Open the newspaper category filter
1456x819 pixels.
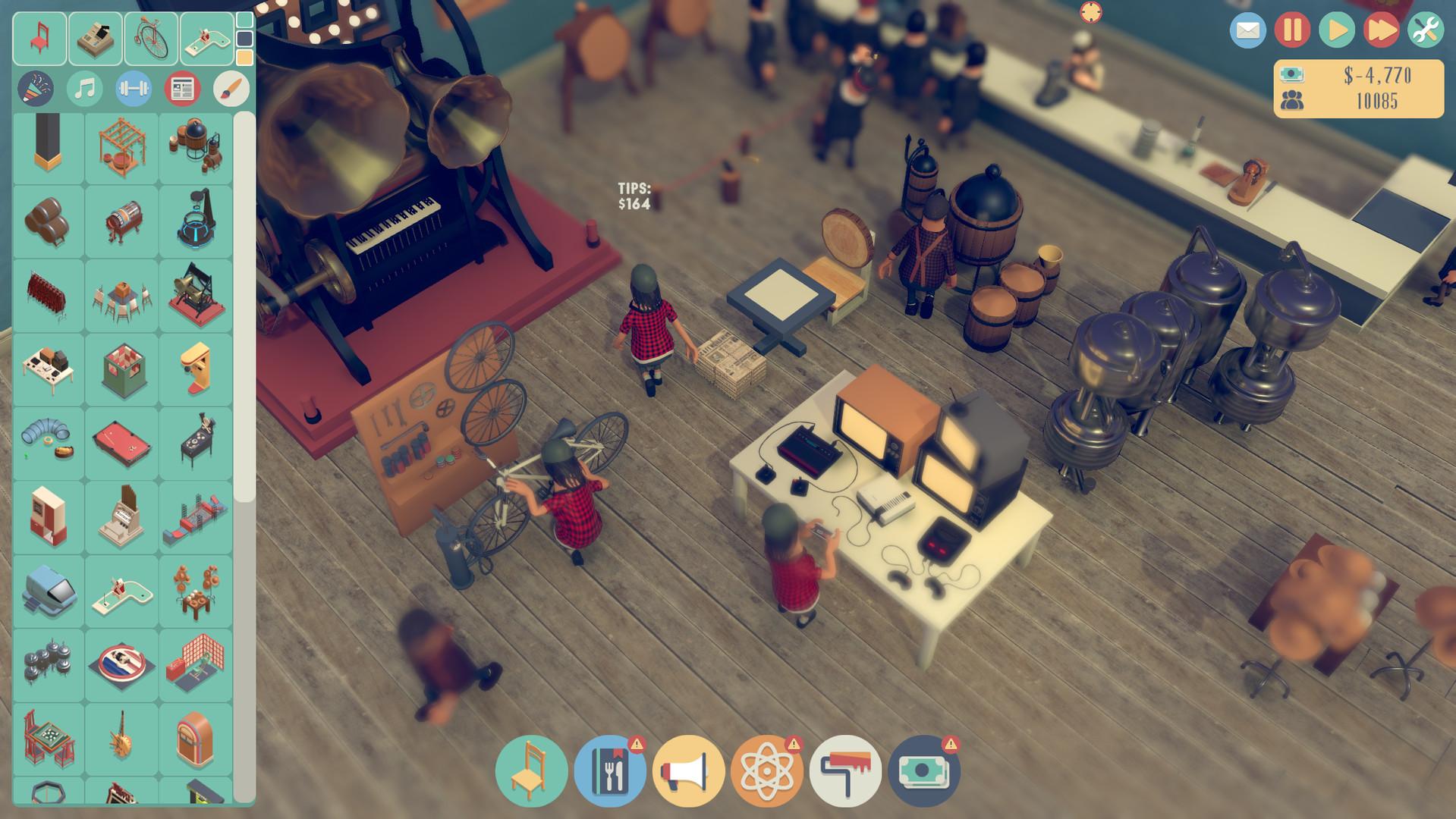(182, 88)
